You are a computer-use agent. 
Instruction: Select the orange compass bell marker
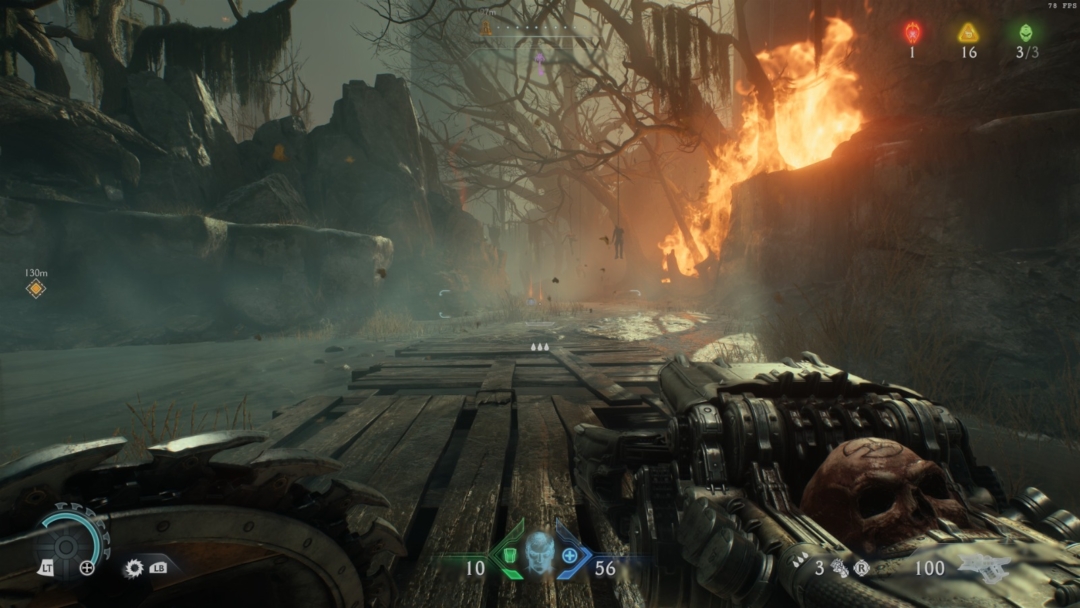487,29
